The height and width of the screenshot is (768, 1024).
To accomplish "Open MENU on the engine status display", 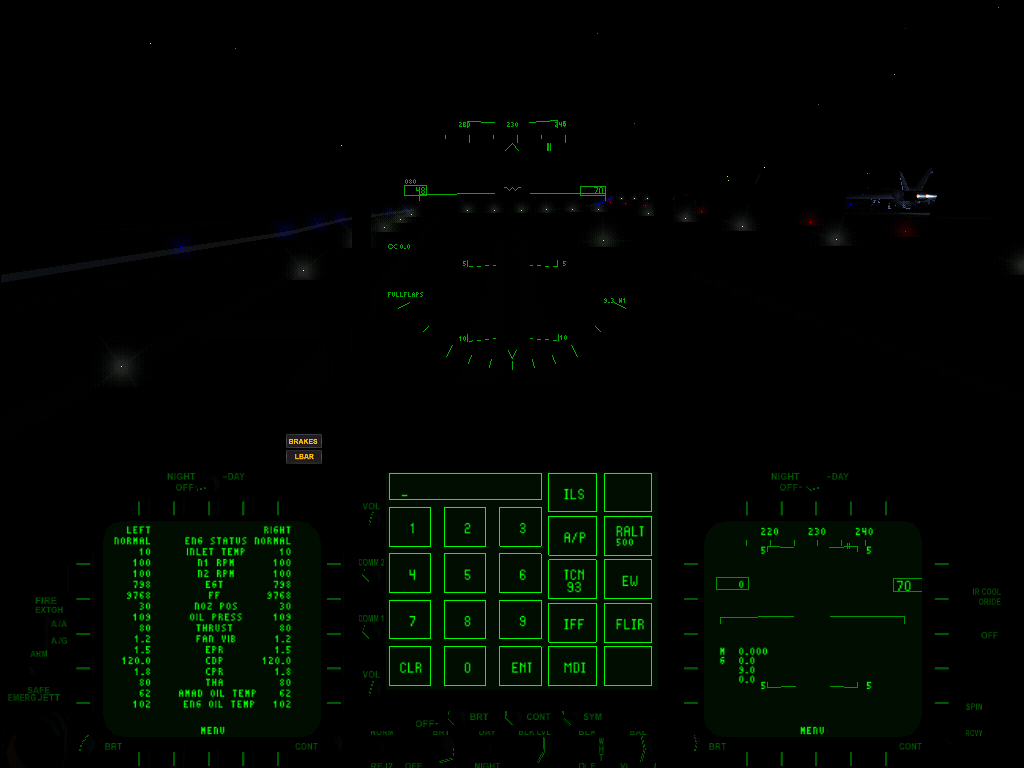I will coord(212,731).
